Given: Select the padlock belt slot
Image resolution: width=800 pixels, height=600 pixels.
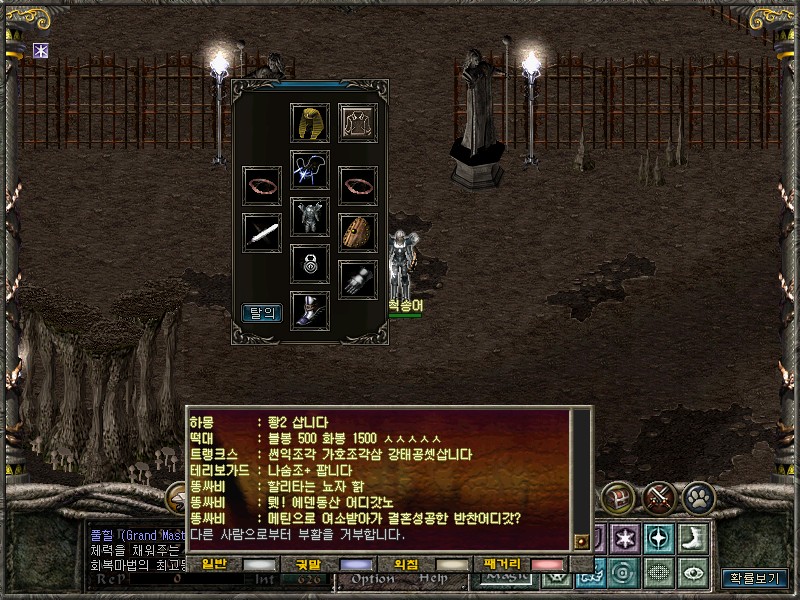Looking at the screenshot, I should pos(310,264).
